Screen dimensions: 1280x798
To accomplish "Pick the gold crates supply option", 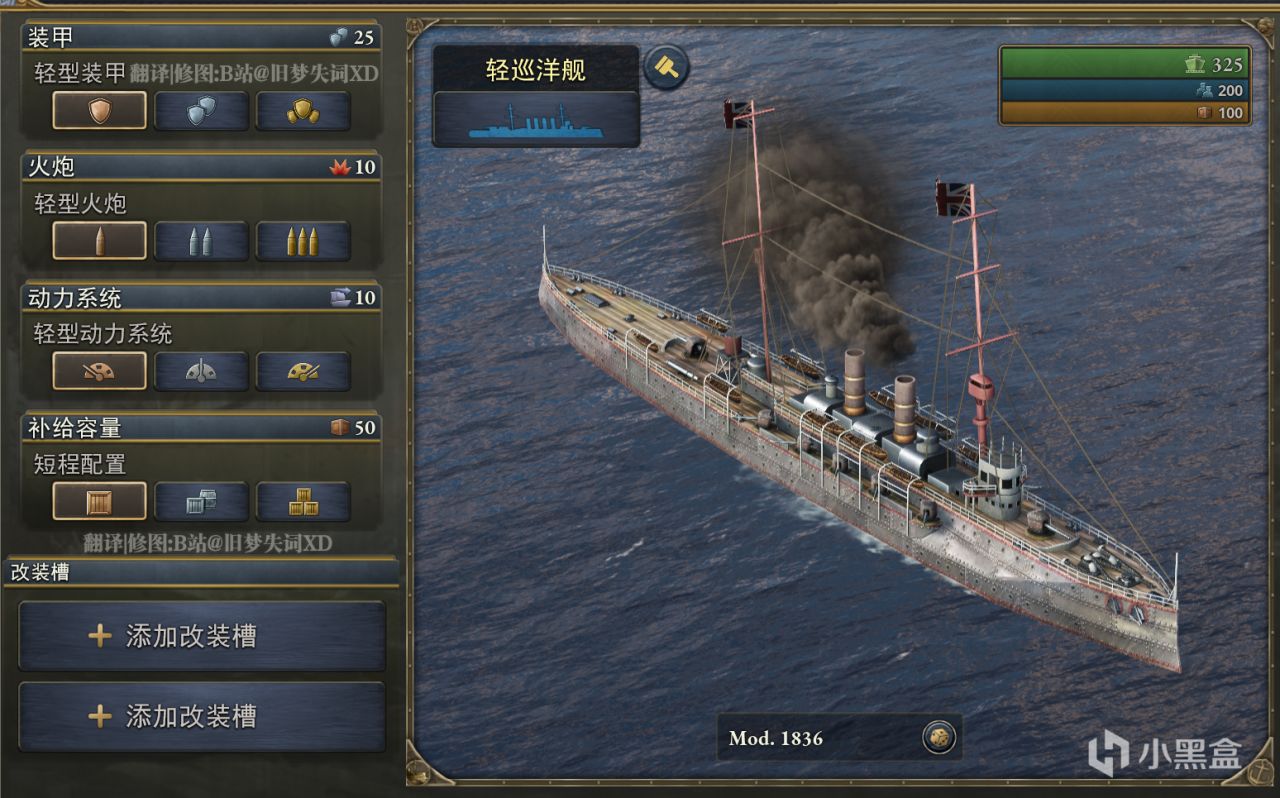I will point(303,501).
